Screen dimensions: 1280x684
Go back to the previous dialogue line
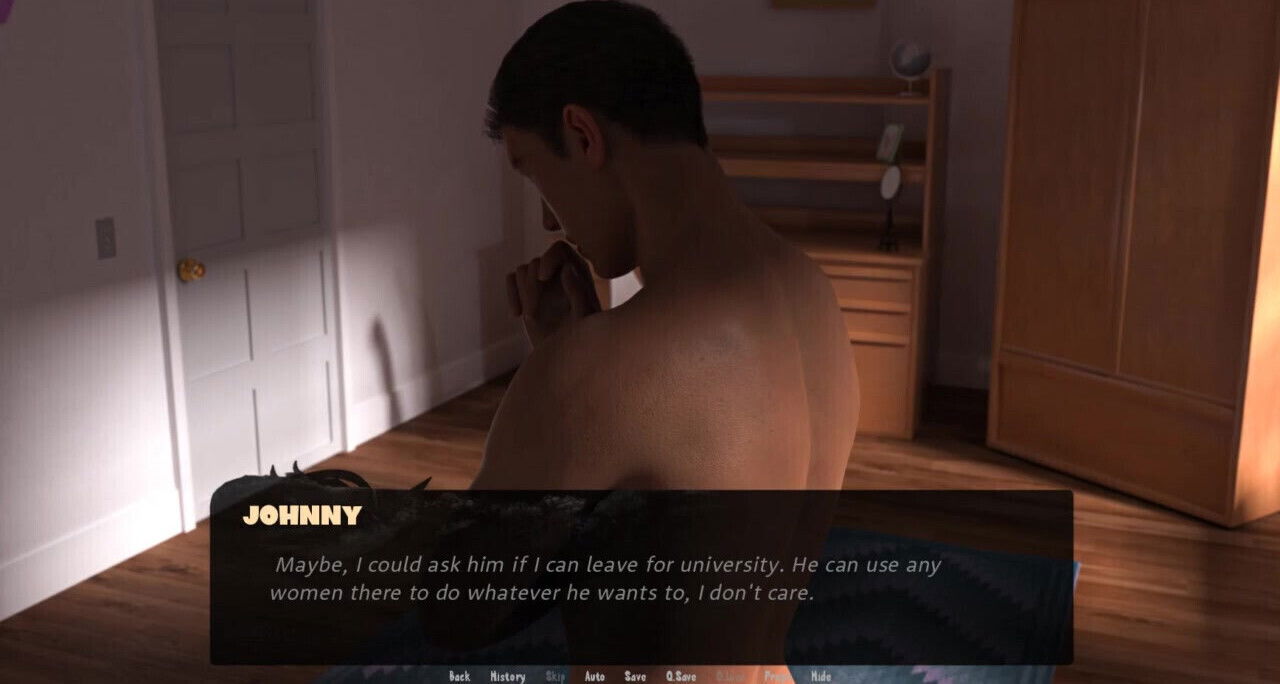459,676
